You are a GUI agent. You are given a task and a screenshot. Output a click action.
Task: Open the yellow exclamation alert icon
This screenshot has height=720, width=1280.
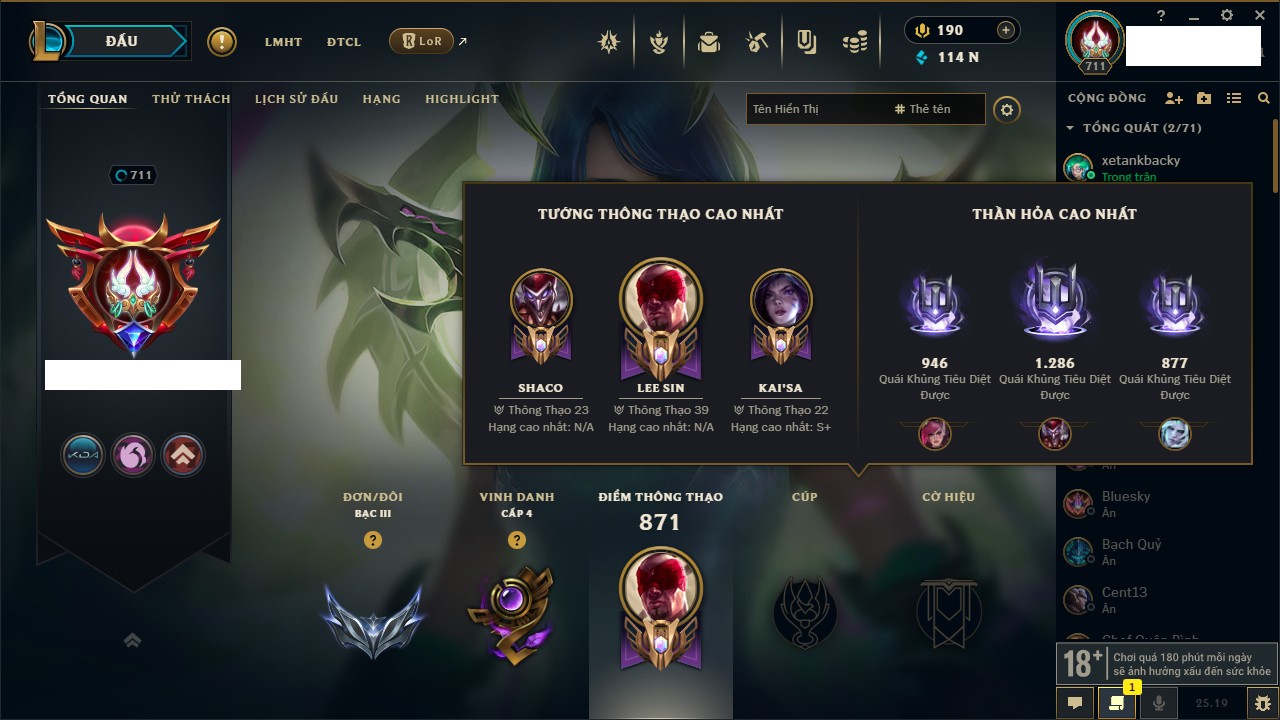222,42
